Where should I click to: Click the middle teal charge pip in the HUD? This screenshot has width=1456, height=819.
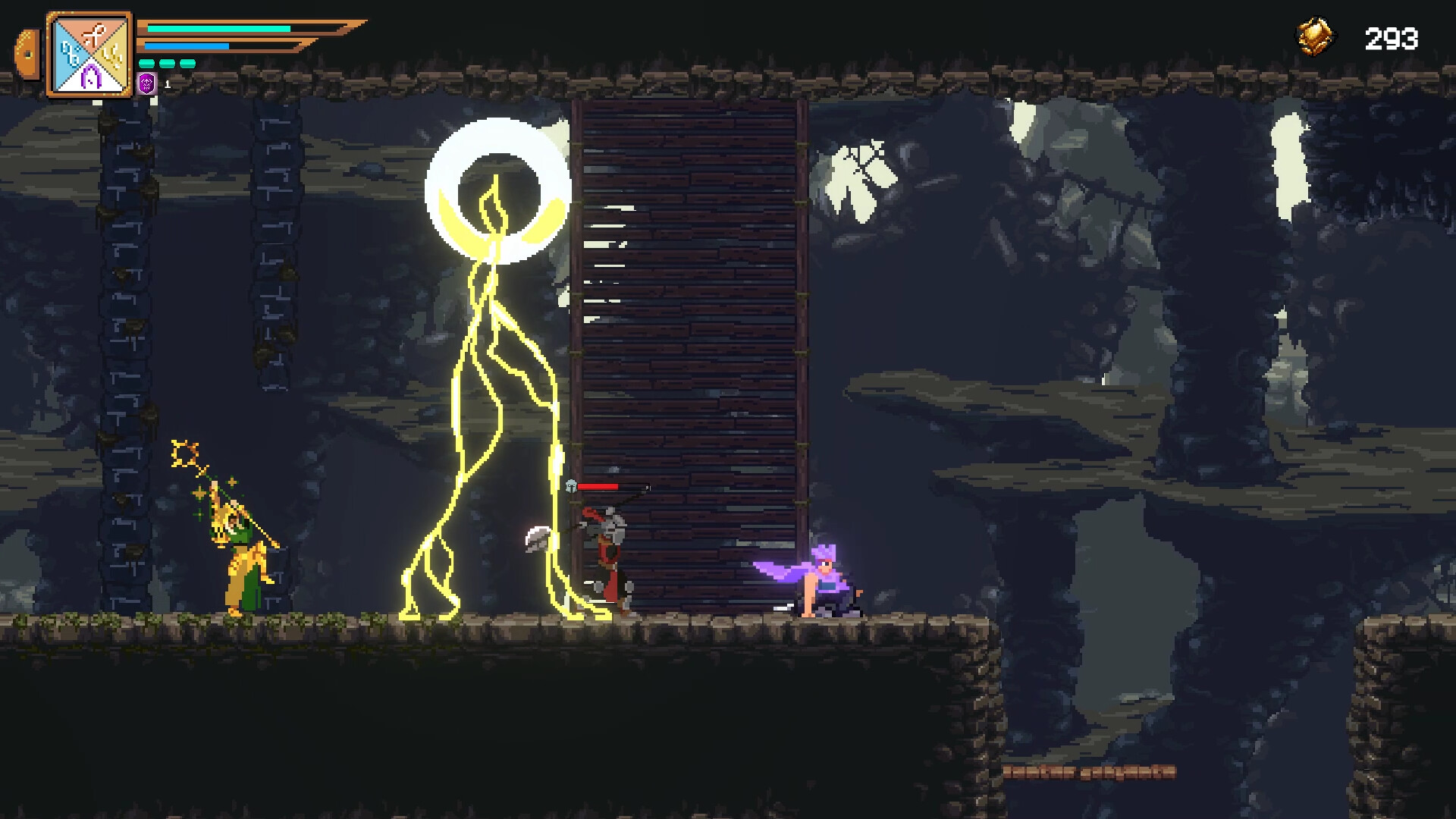(x=167, y=63)
